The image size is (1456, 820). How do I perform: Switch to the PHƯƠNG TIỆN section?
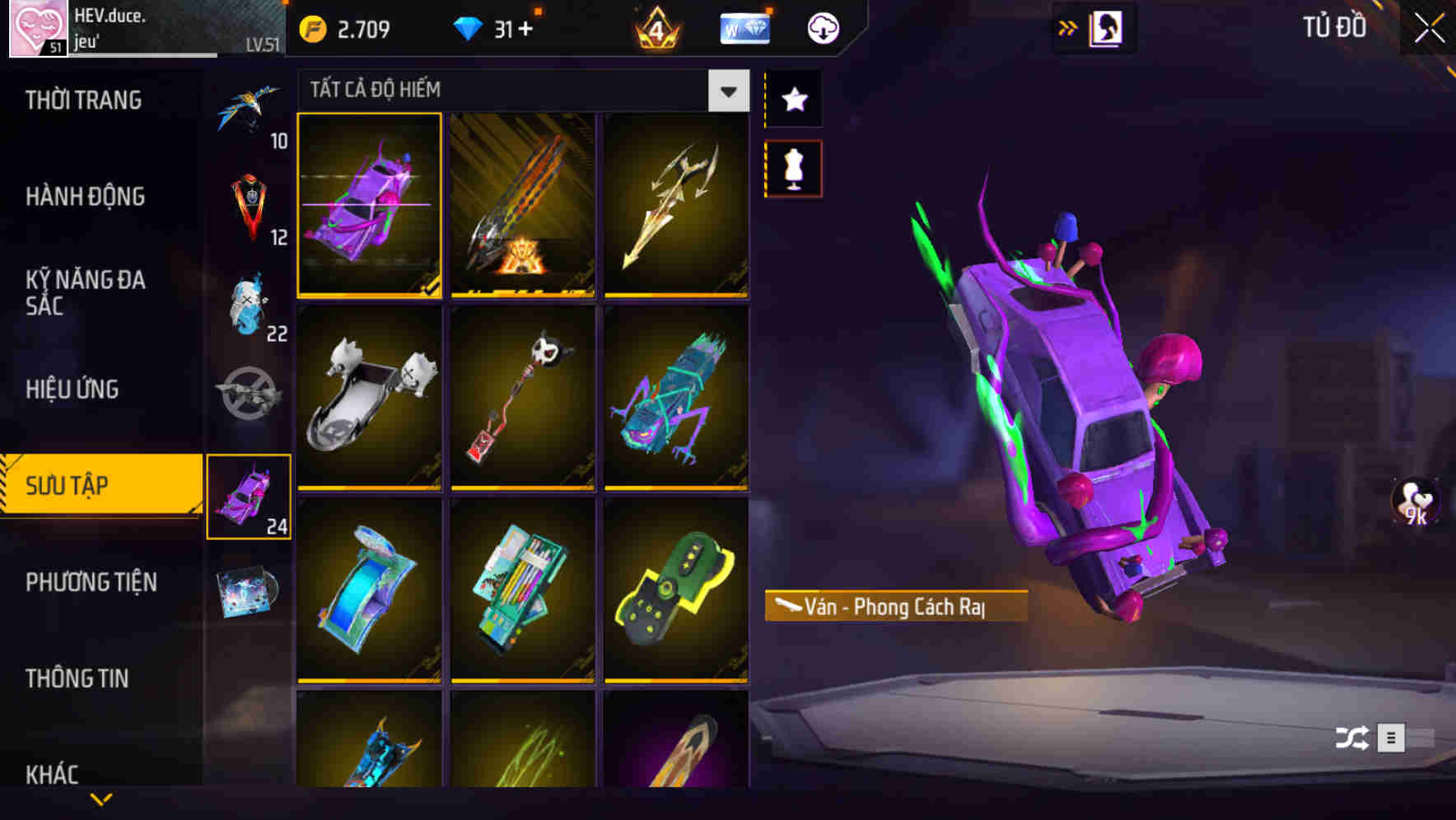click(x=91, y=582)
